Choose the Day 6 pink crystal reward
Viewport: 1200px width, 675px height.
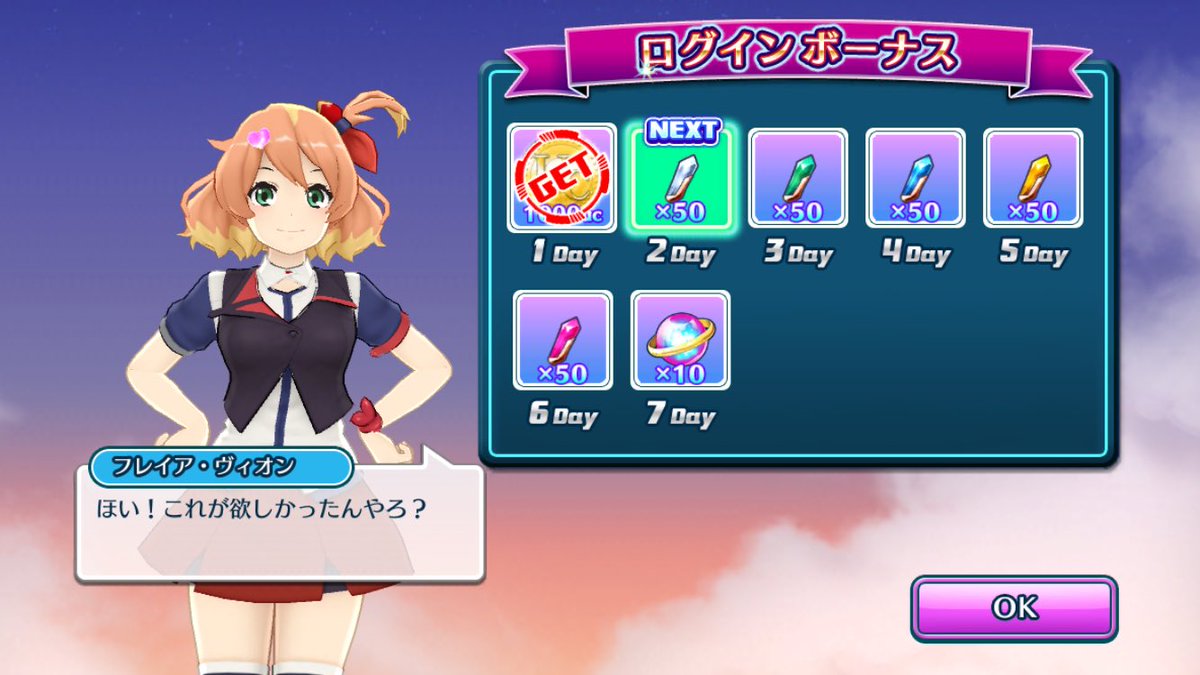562,340
